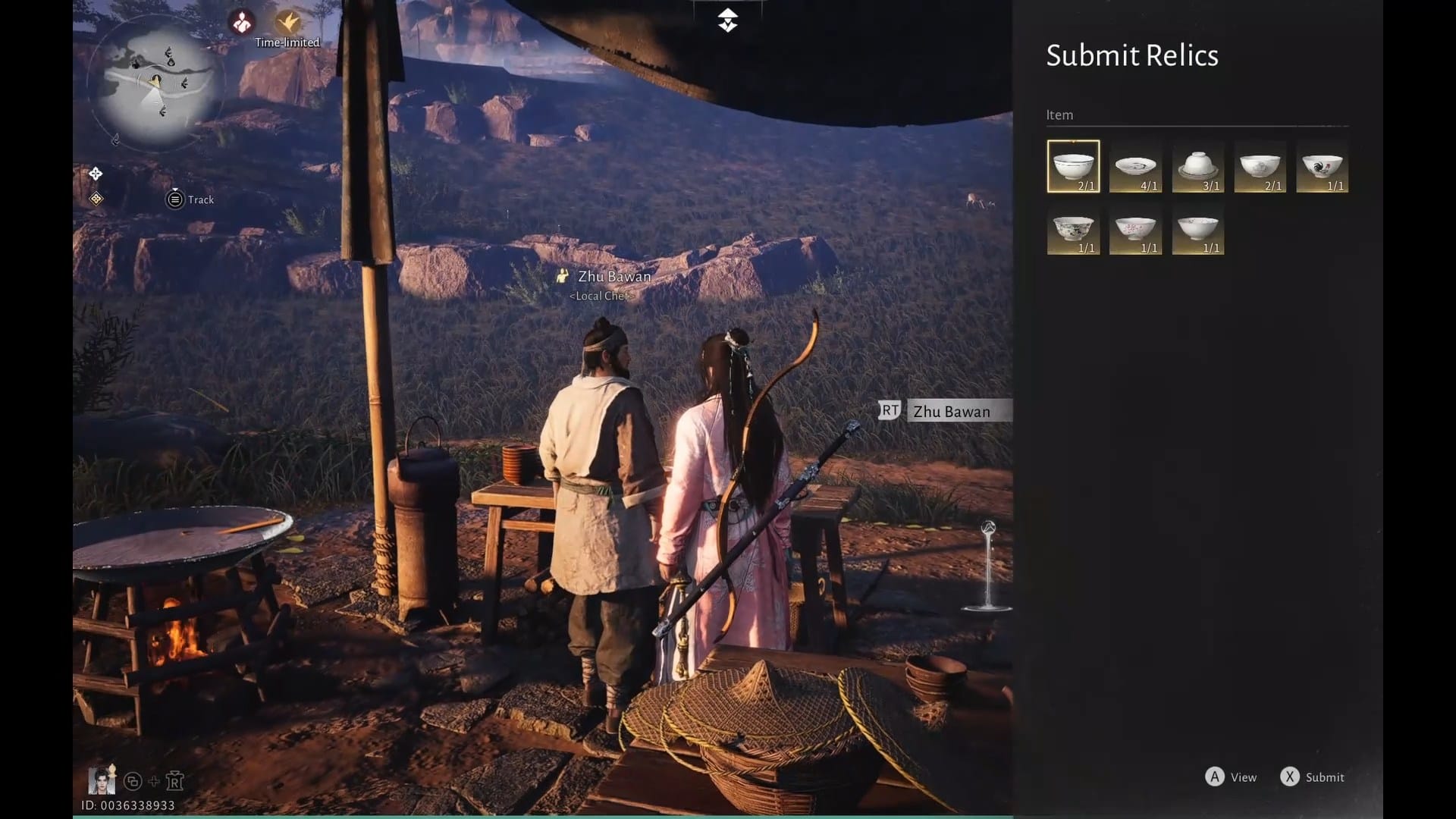Pick the rooster-painted bowl relic
The image size is (1456, 819).
(x=1322, y=166)
